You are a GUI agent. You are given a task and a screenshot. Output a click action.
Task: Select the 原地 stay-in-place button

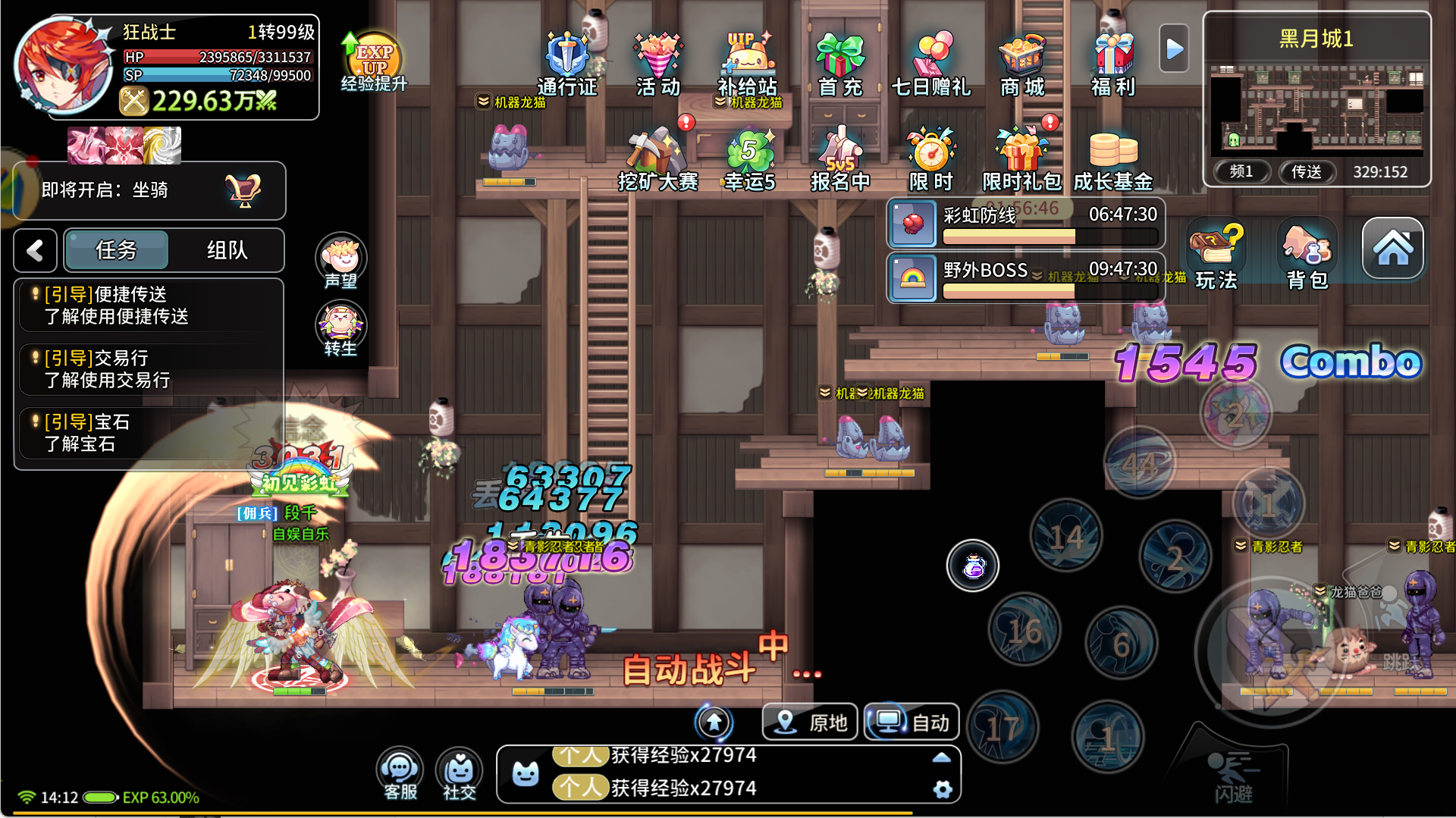[x=810, y=722]
